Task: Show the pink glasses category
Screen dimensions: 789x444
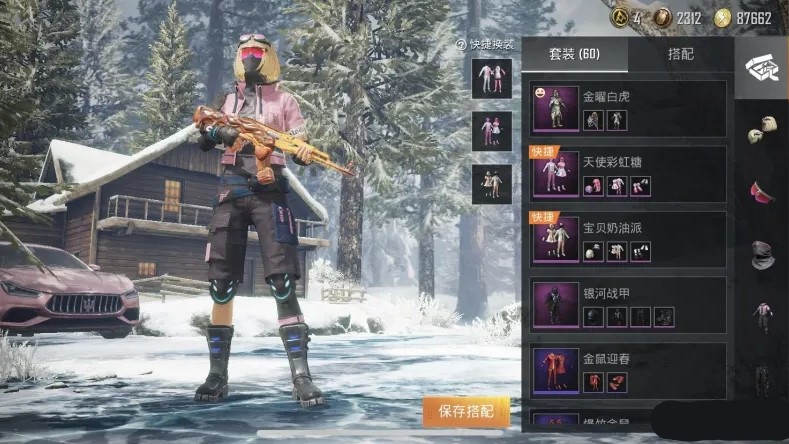Action: click(762, 191)
